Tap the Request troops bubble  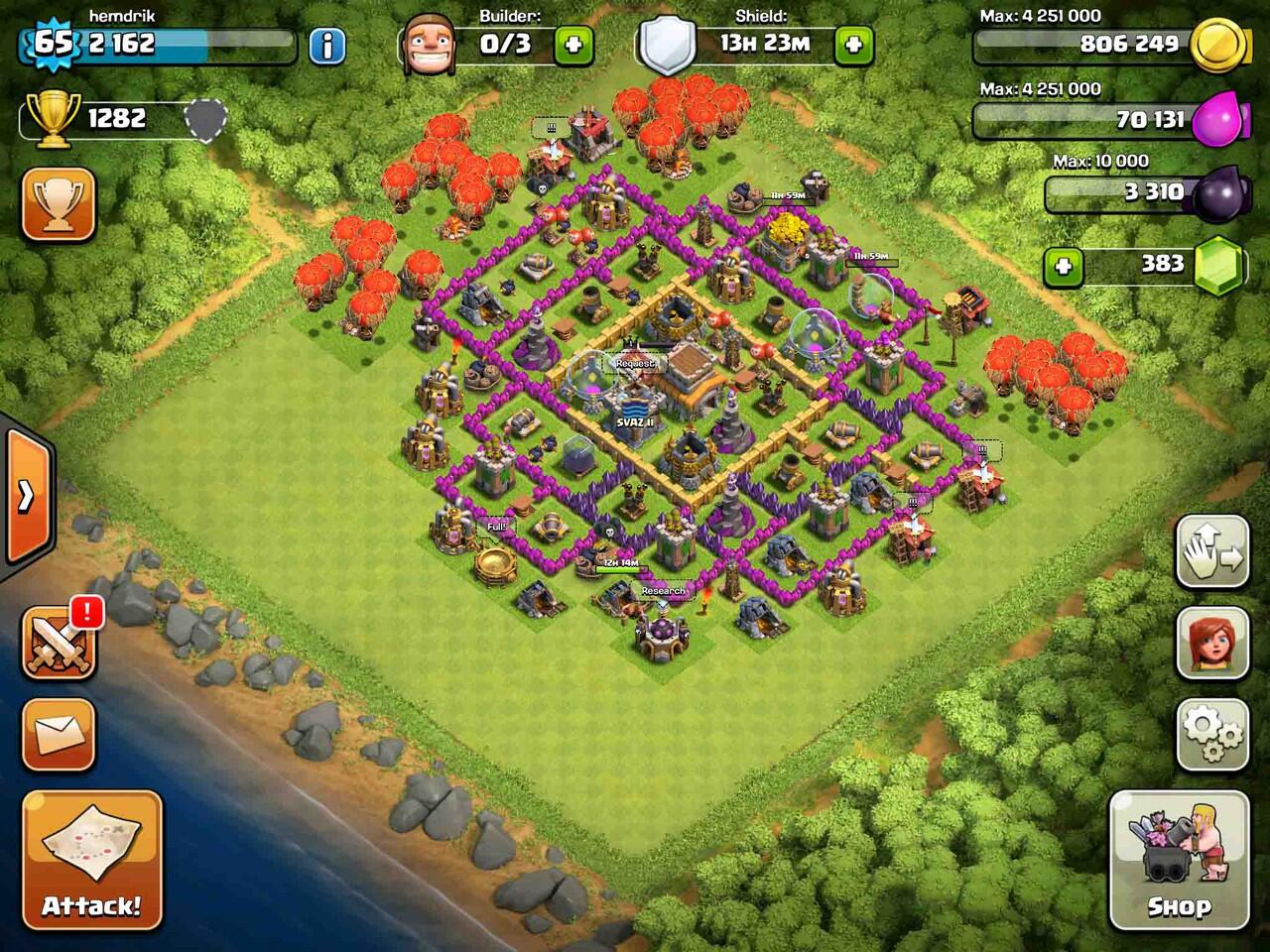point(635,364)
